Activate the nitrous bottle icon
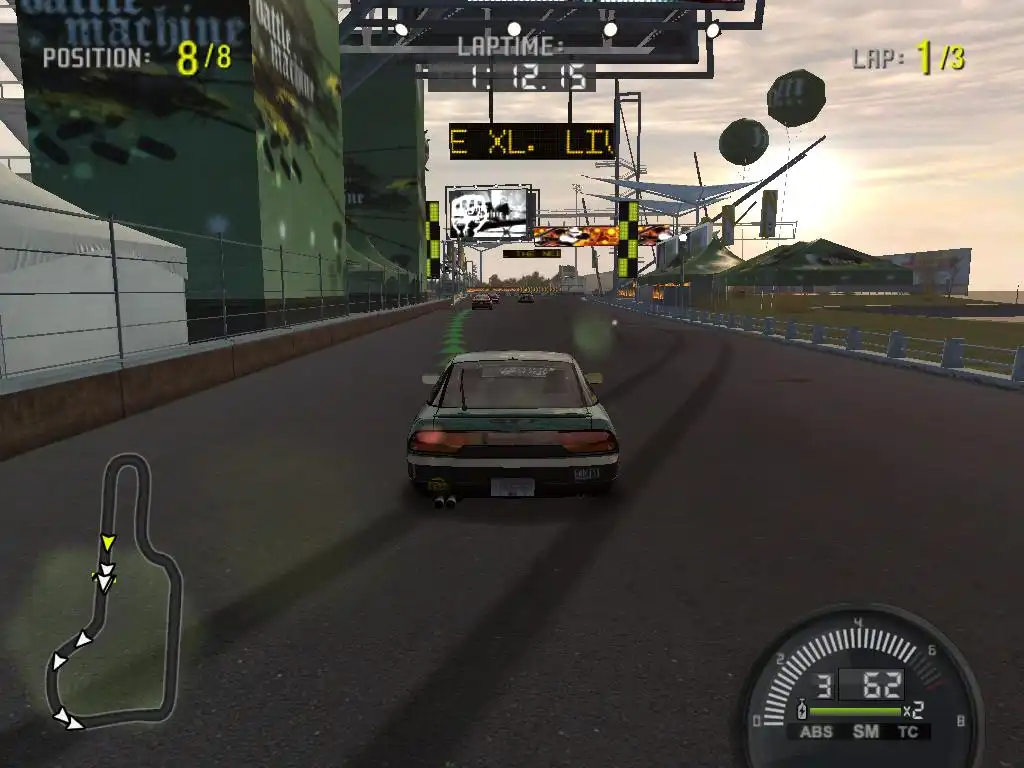Screen dimensions: 1024x768 tap(802, 711)
